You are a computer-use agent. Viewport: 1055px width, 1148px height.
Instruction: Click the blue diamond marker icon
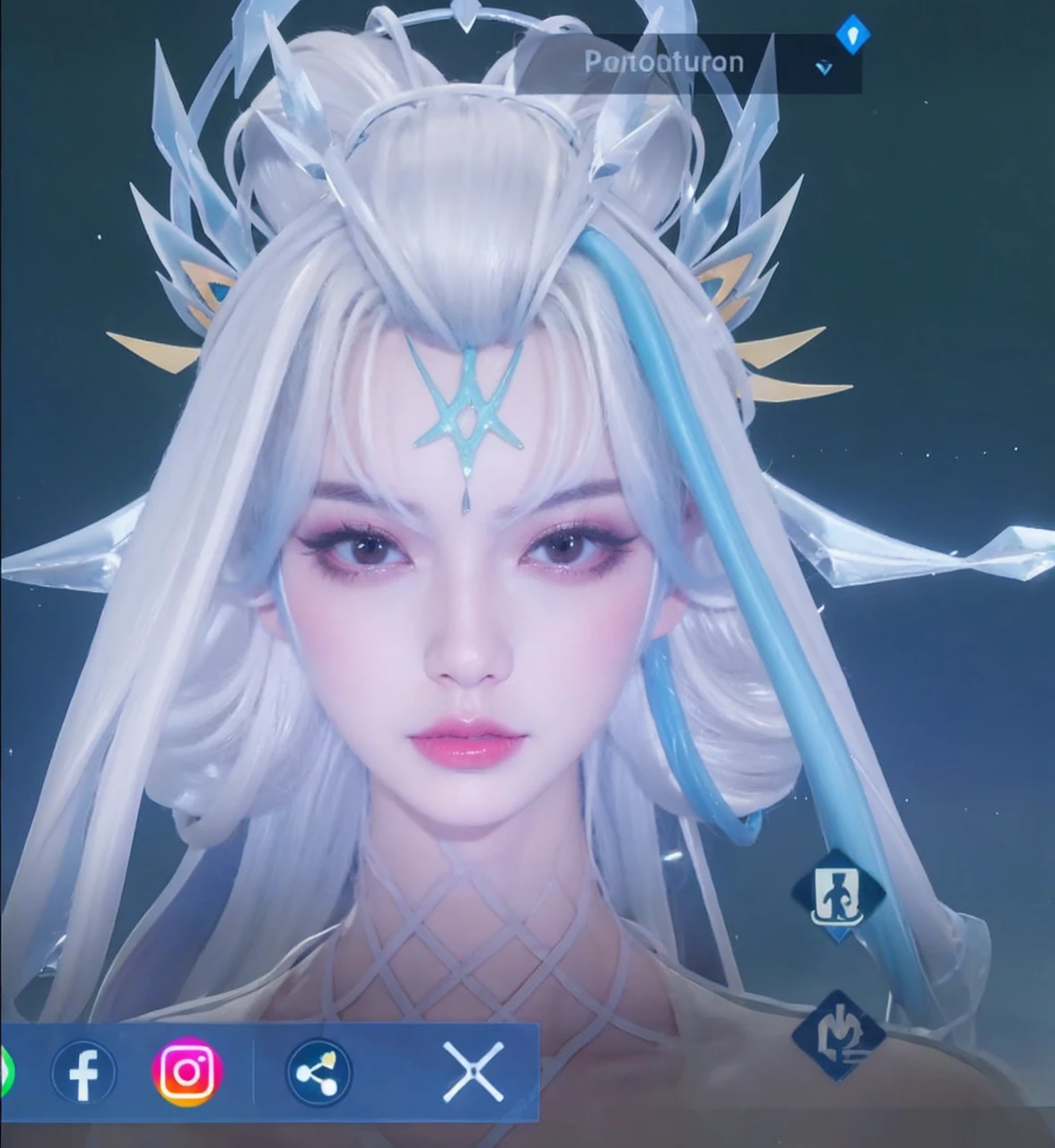[x=851, y=36]
